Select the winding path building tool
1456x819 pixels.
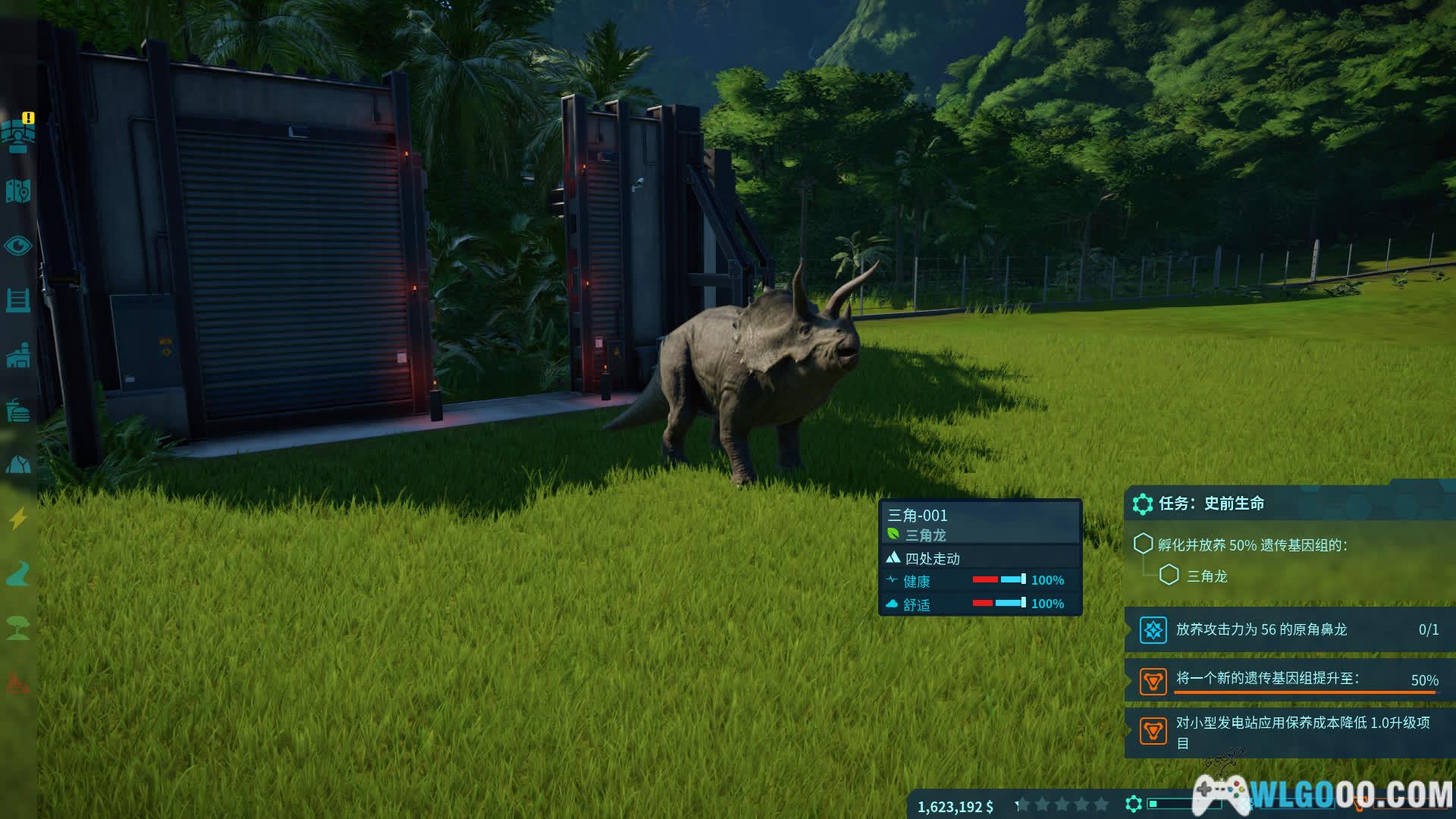(x=18, y=574)
